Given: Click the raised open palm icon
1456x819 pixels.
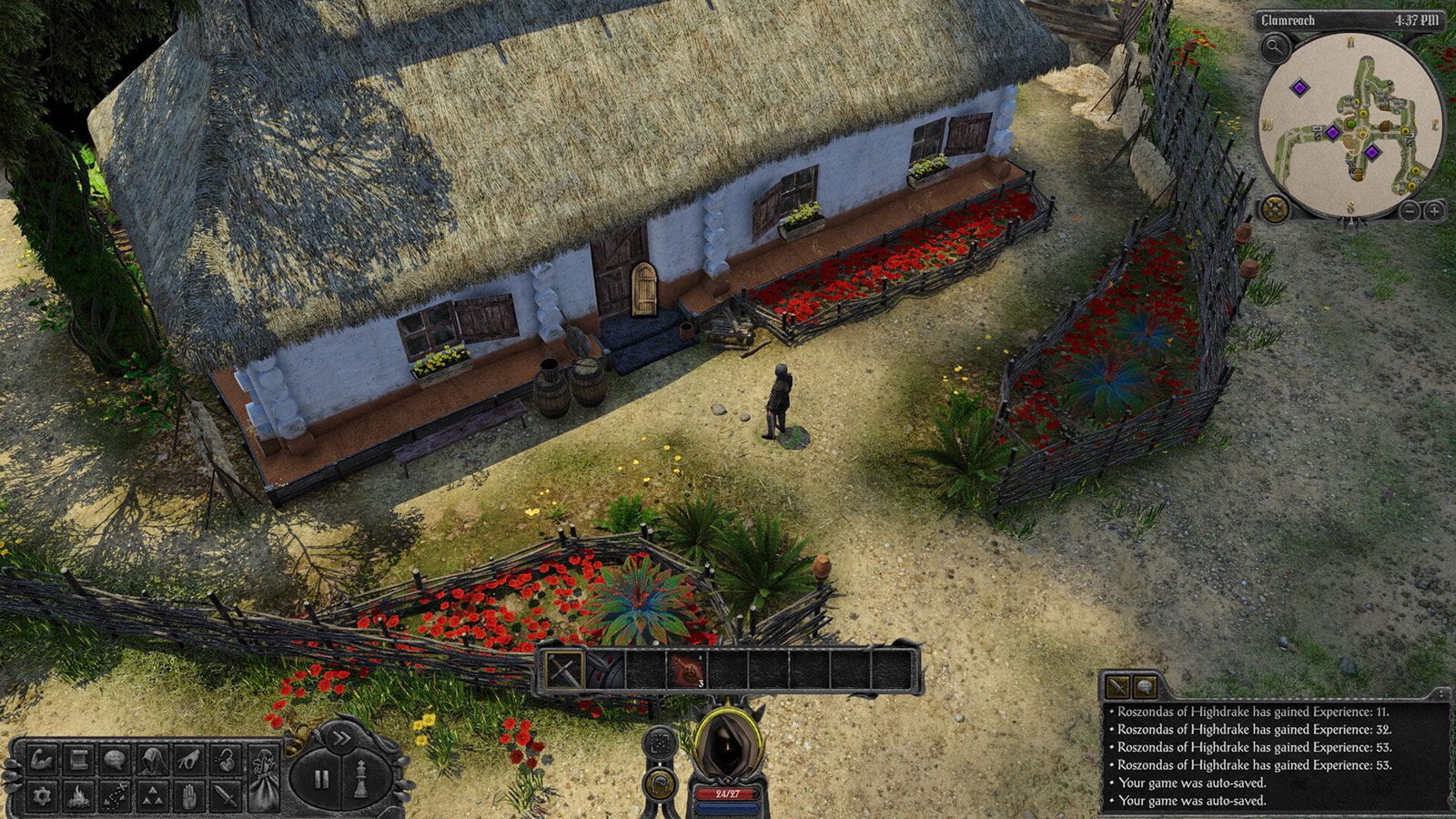Looking at the screenshot, I should (189, 797).
